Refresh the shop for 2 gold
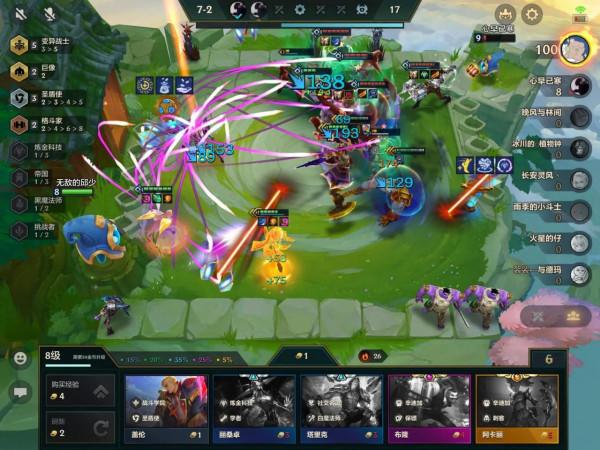Image resolution: width=600 pixels, height=450 pixels. 76,428
